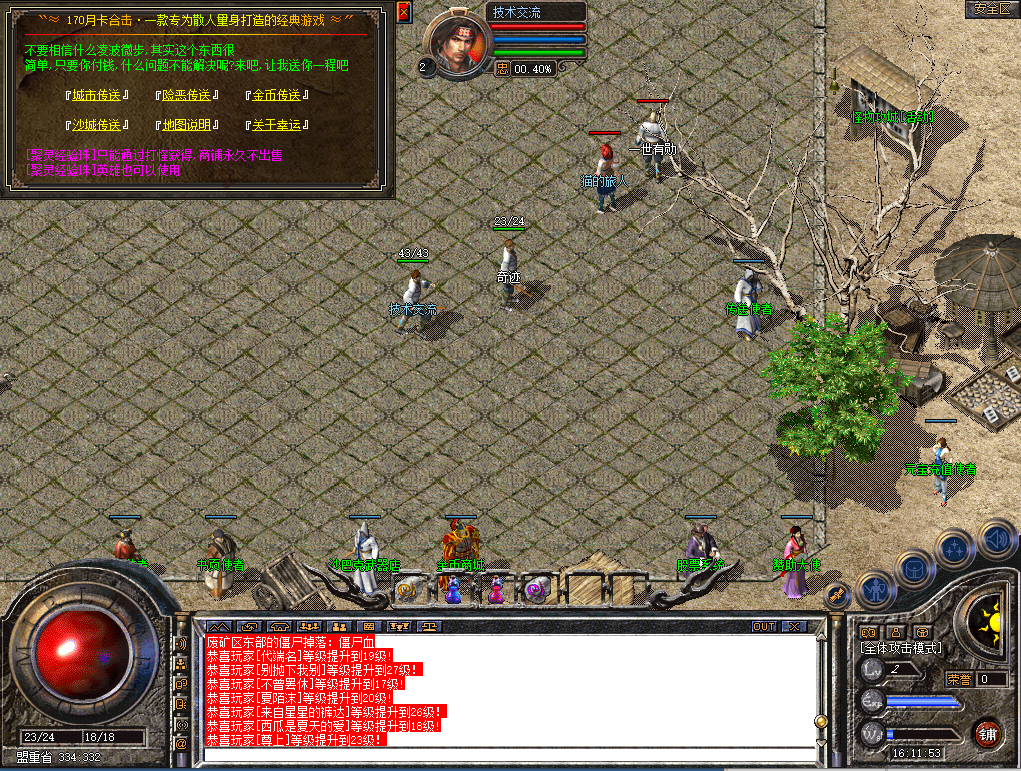Image resolution: width=1021 pixels, height=771 pixels.
Task: Toggle the 全体攻击模式 attack mode label
Action: (902, 648)
